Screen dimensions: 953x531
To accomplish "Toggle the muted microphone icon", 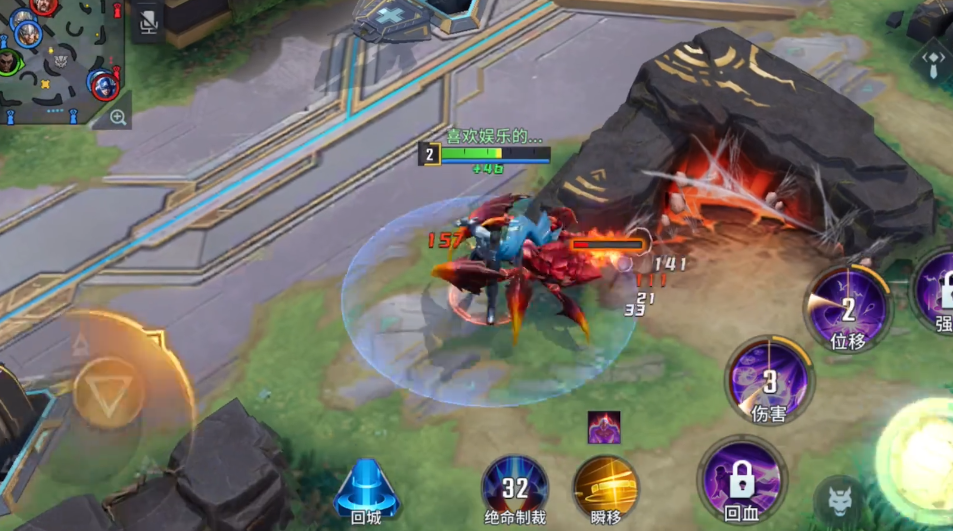I will point(148,22).
